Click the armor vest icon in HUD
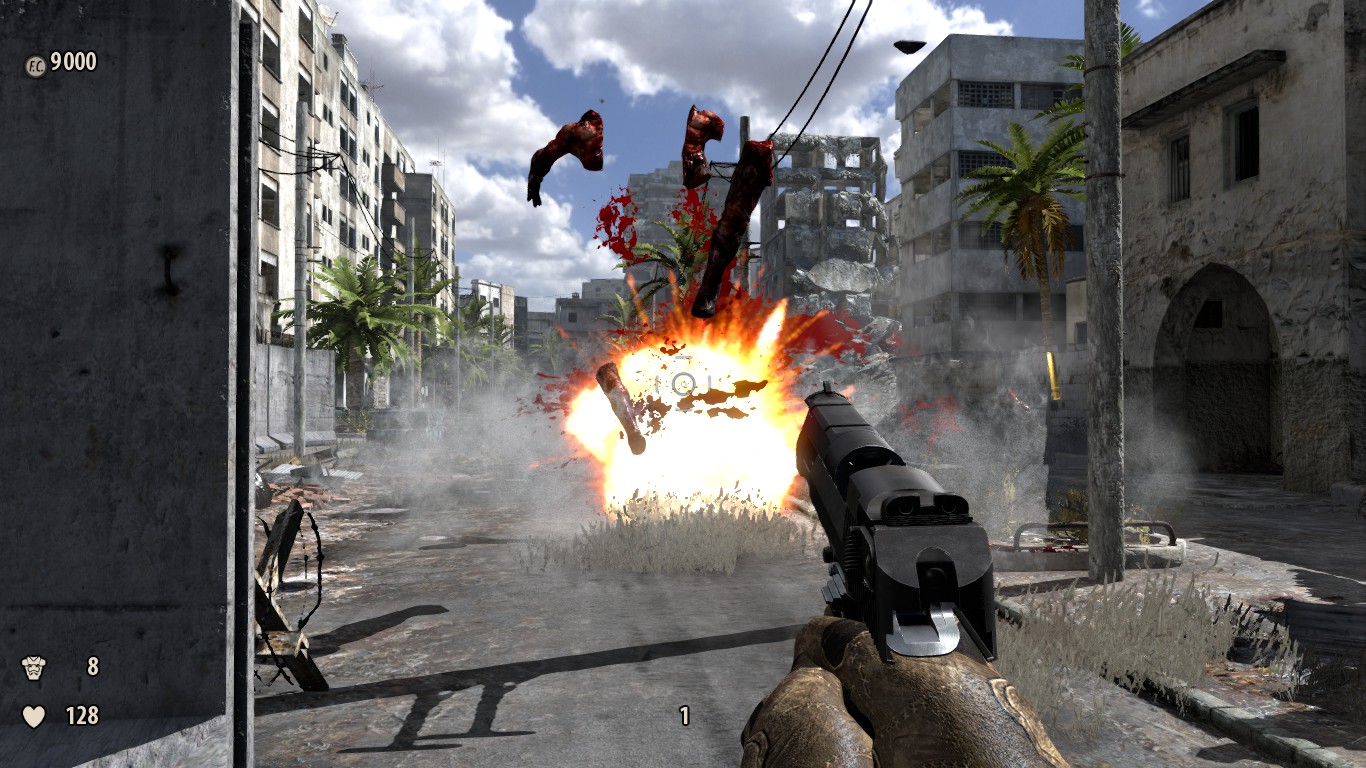1366x768 pixels. coord(35,665)
